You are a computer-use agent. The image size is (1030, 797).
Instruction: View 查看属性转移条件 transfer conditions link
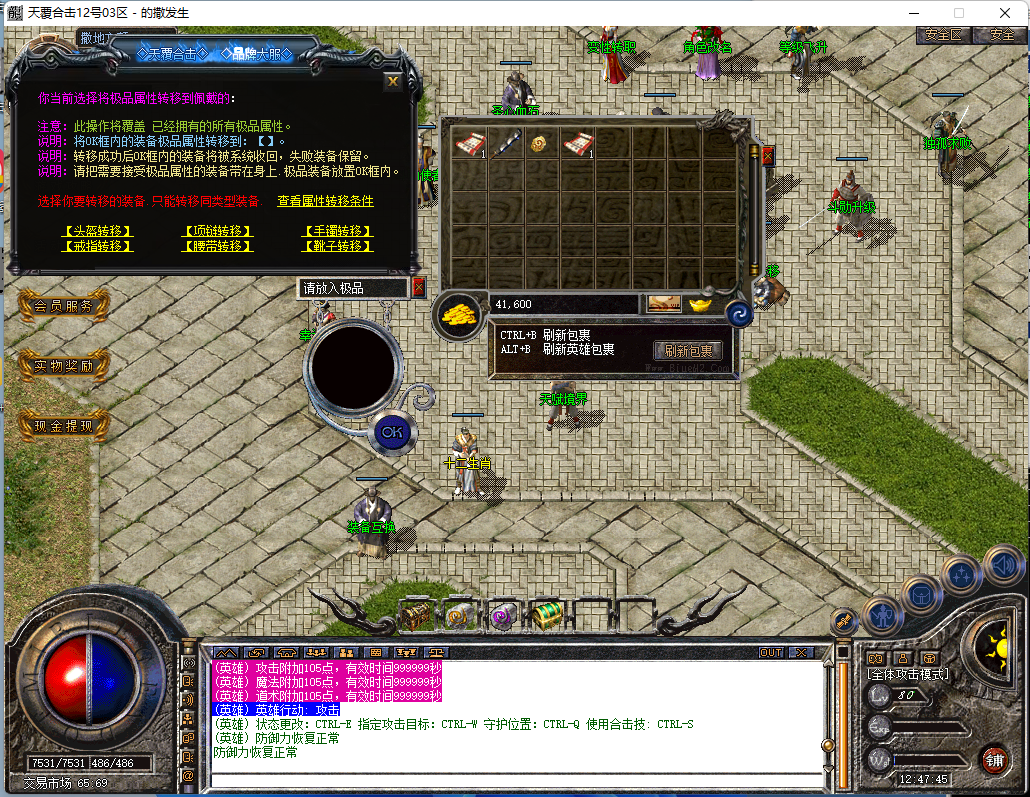[325, 201]
